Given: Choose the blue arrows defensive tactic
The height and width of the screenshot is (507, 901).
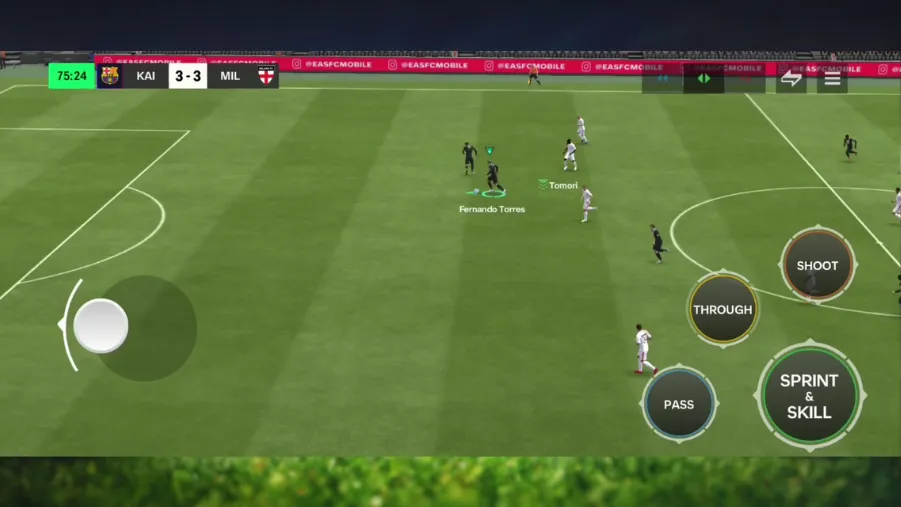Looking at the screenshot, I should click(662, 78).
